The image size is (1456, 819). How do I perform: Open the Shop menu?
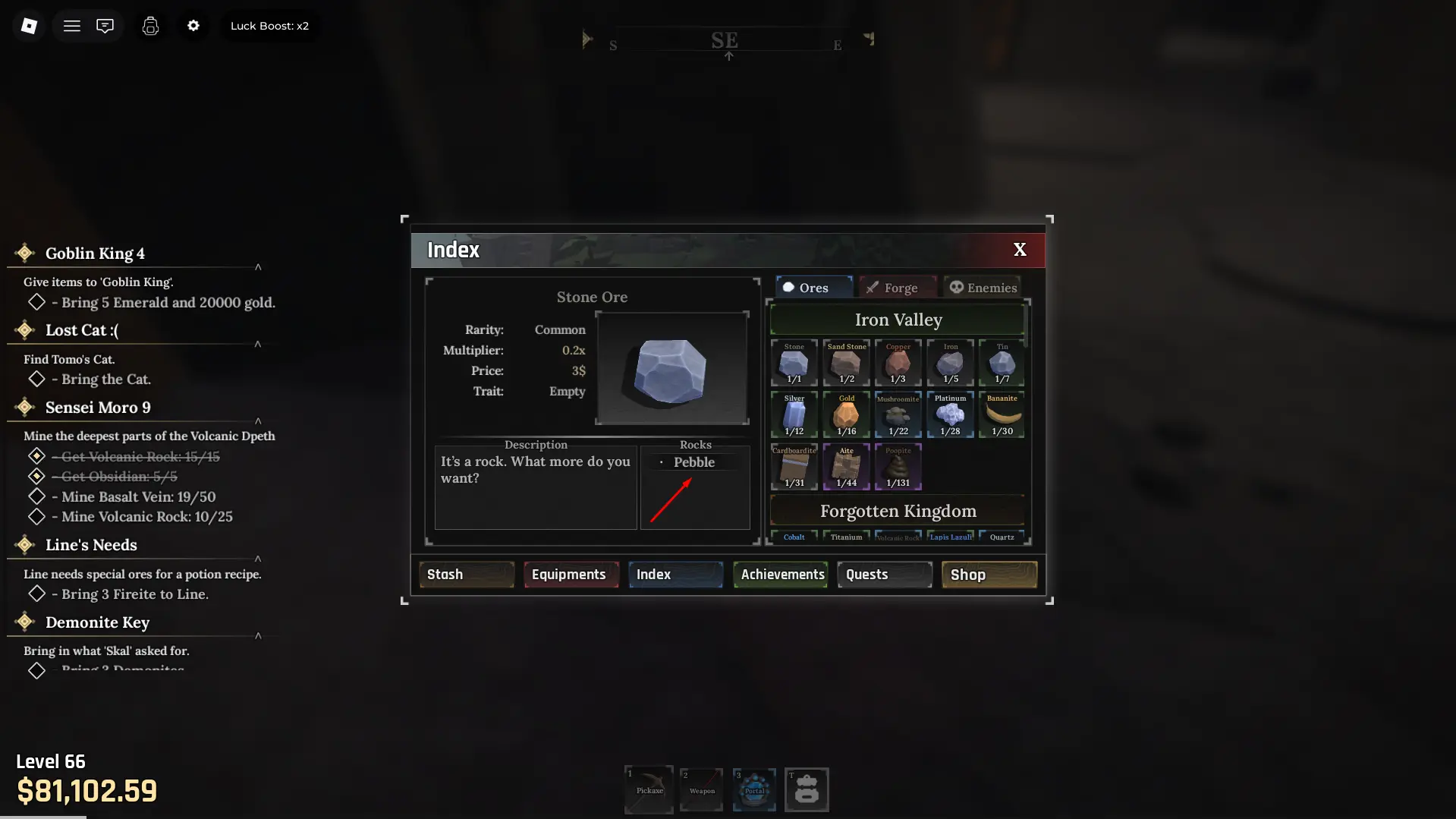click(x=988, y=574)
